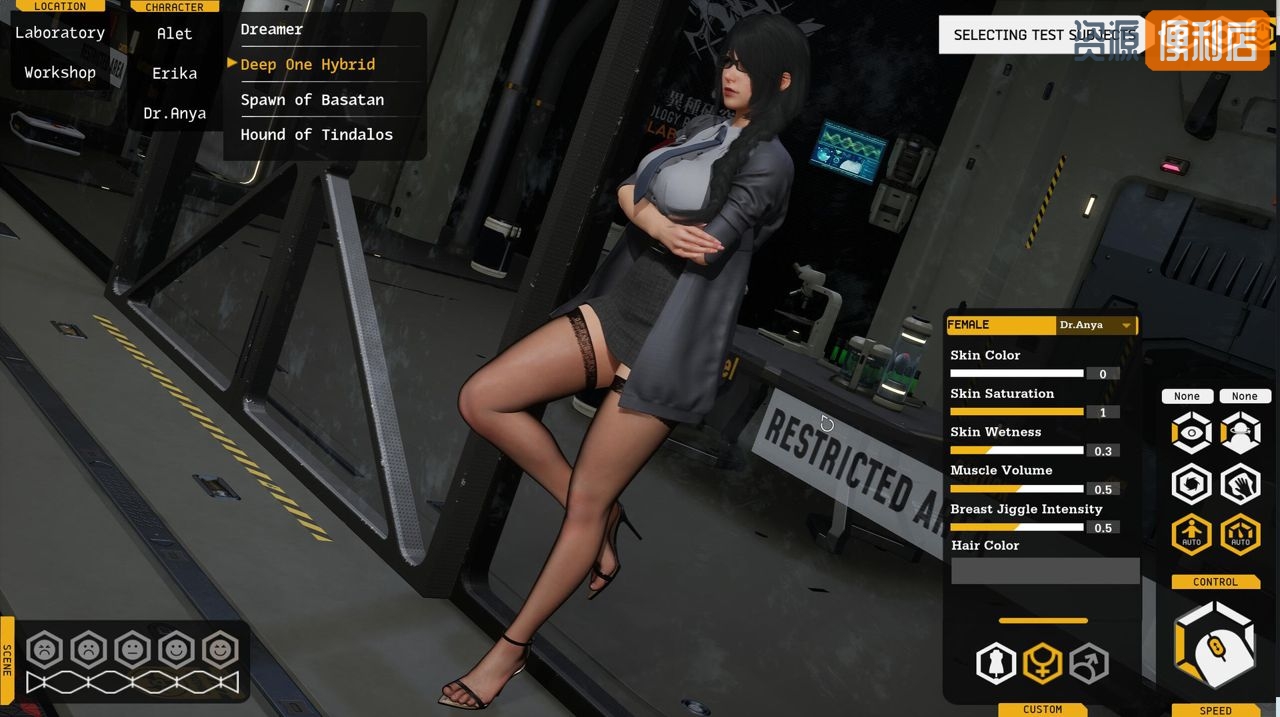Open the mannequin clothing customization icon
1280x717 pixels.
pyautogui.click(x=996, y=663)
